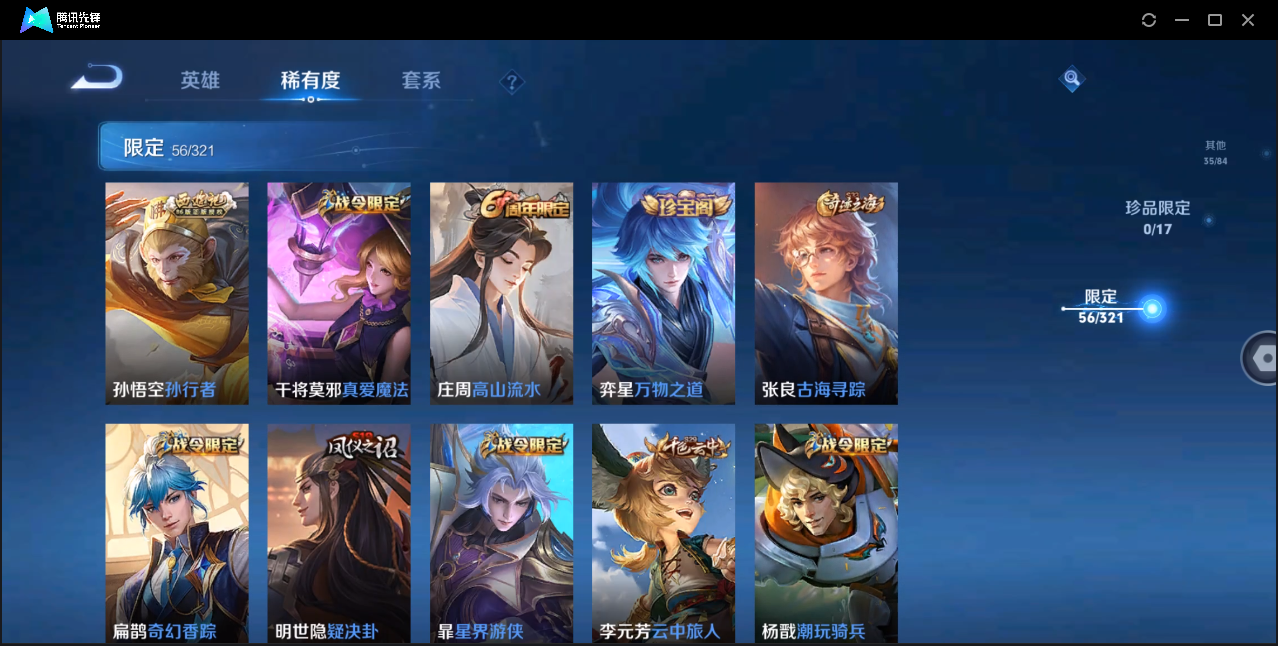View the 明世隐 疑决卦 skin card
The width and height of the screenshot is (1278, 646).
point(339,533)
